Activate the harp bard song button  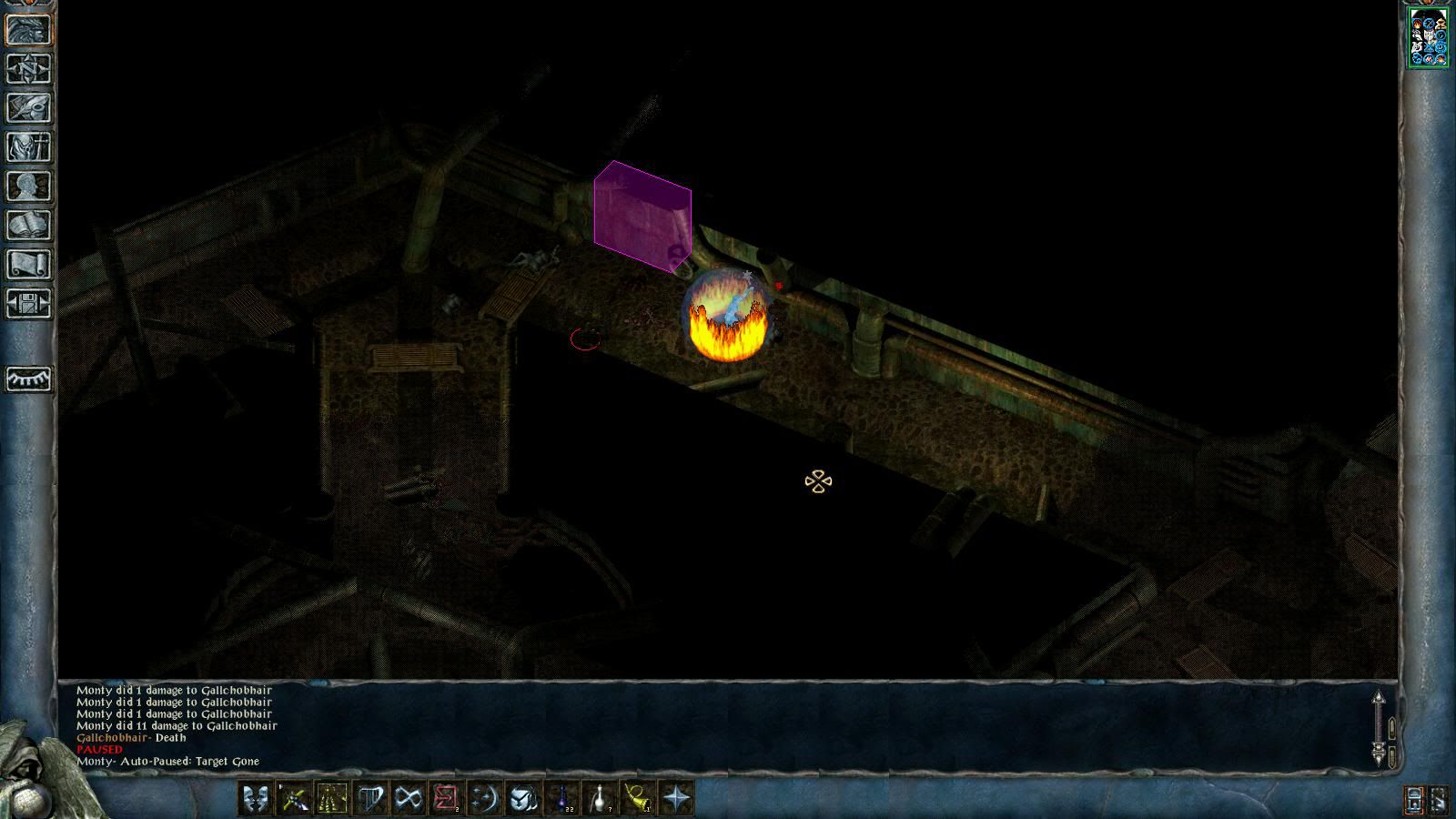point(369,799)
